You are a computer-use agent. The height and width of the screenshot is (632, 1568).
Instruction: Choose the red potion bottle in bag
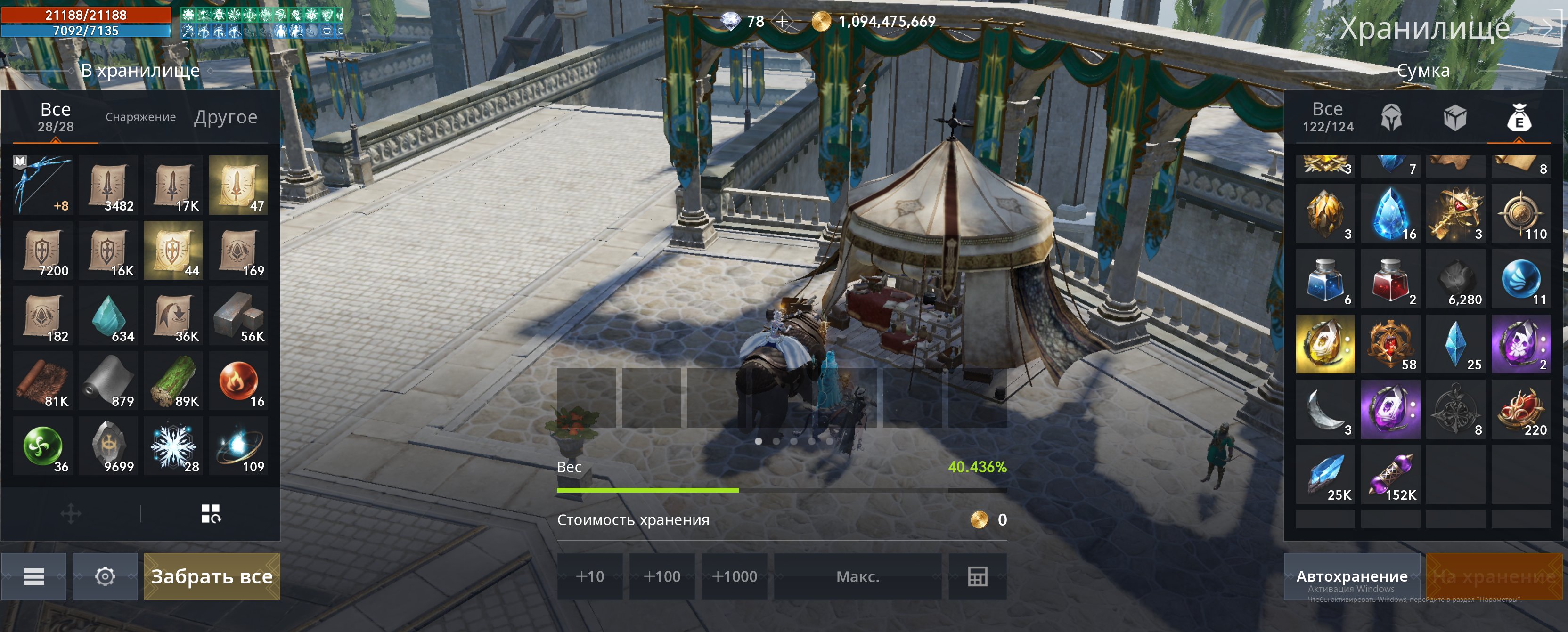[1390, 280]
